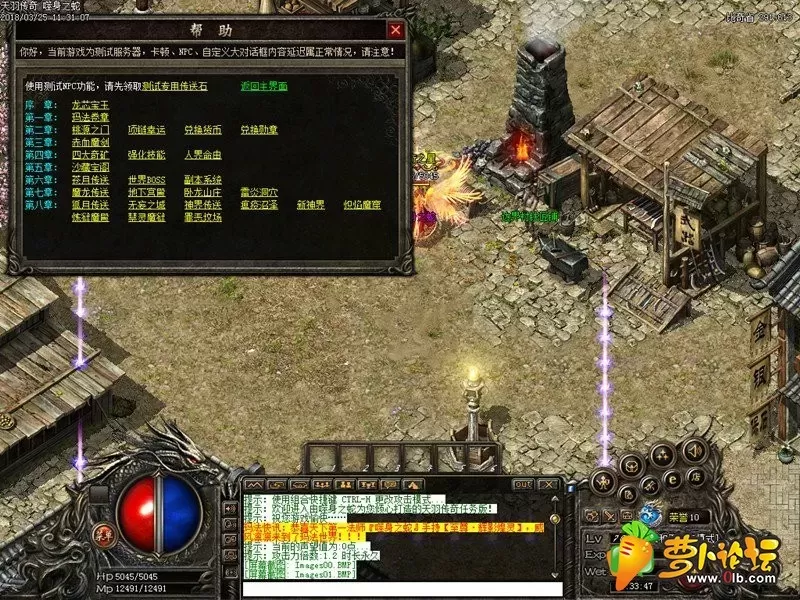Select the 龙芯宝玉 link
This screenshot has width=800, height=600.
coord(89,105)
